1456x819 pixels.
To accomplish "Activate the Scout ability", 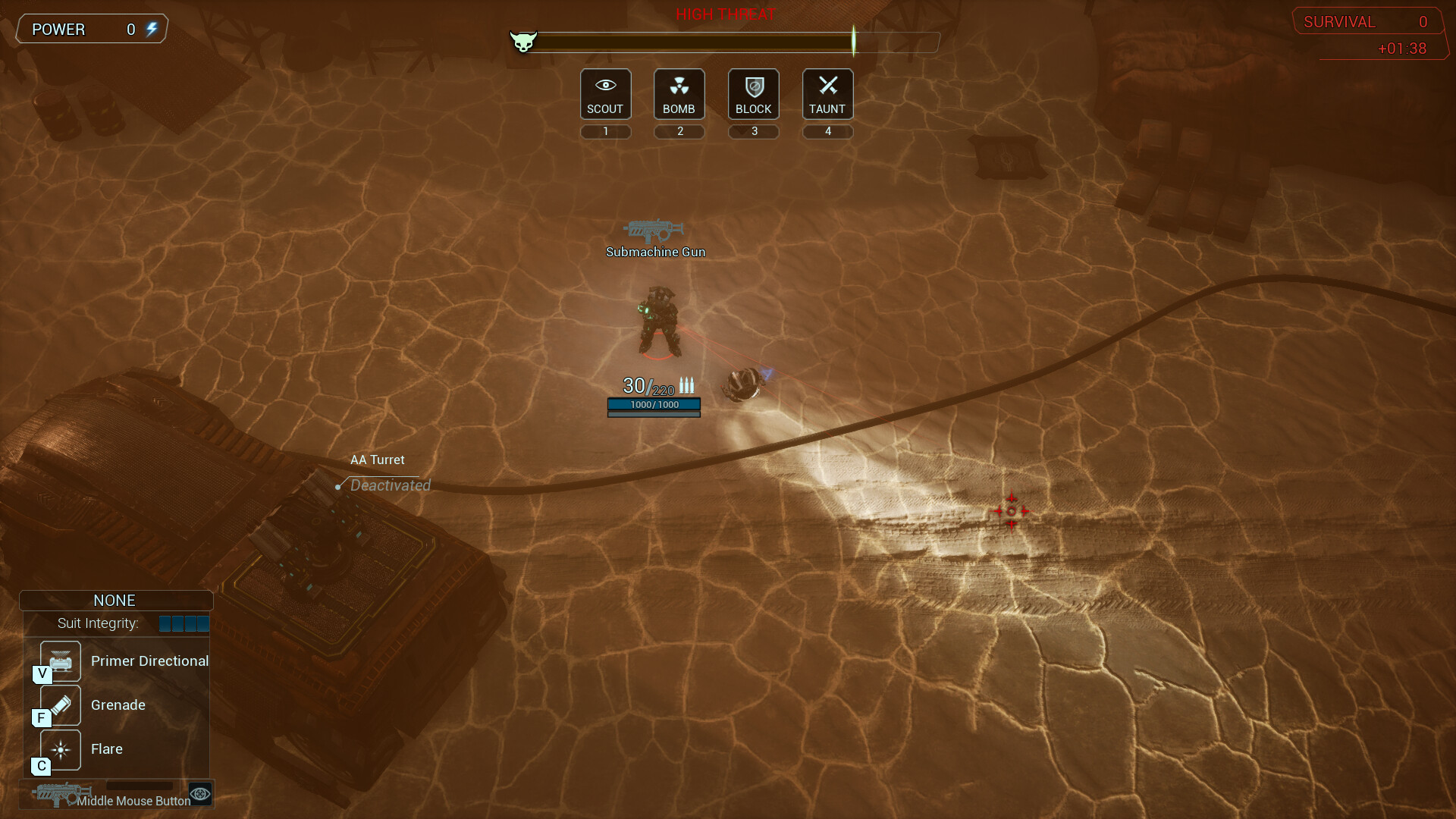I will 605,93.
